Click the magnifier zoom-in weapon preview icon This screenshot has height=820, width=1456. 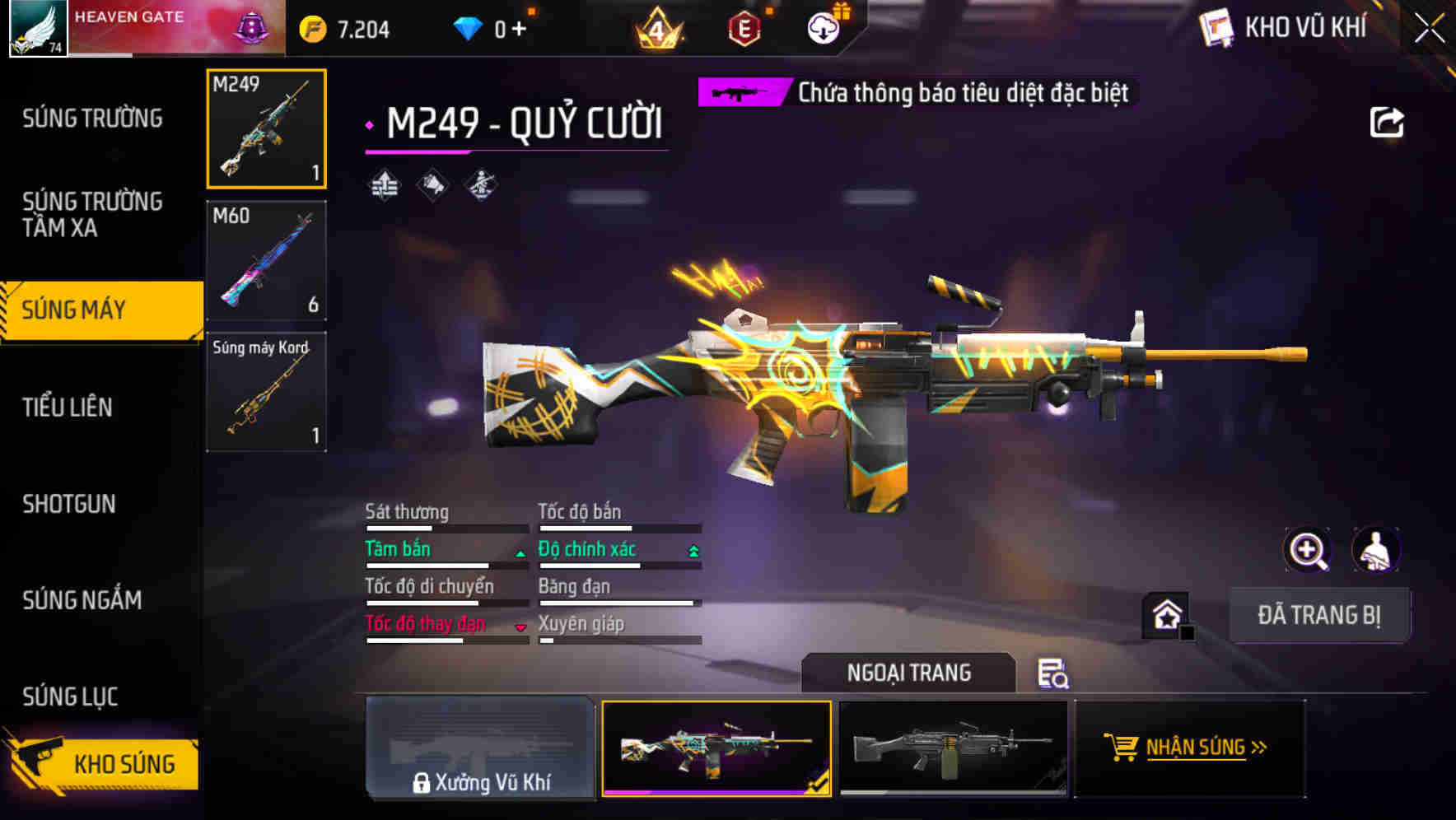tap(1308, 549)
